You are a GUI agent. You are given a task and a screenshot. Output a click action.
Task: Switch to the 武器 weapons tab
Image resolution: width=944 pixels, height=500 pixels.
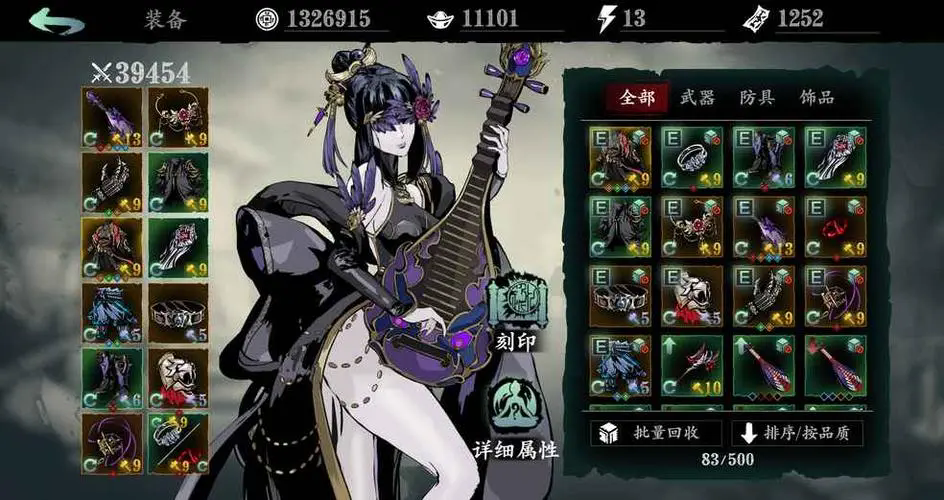[x=697, y=97]
